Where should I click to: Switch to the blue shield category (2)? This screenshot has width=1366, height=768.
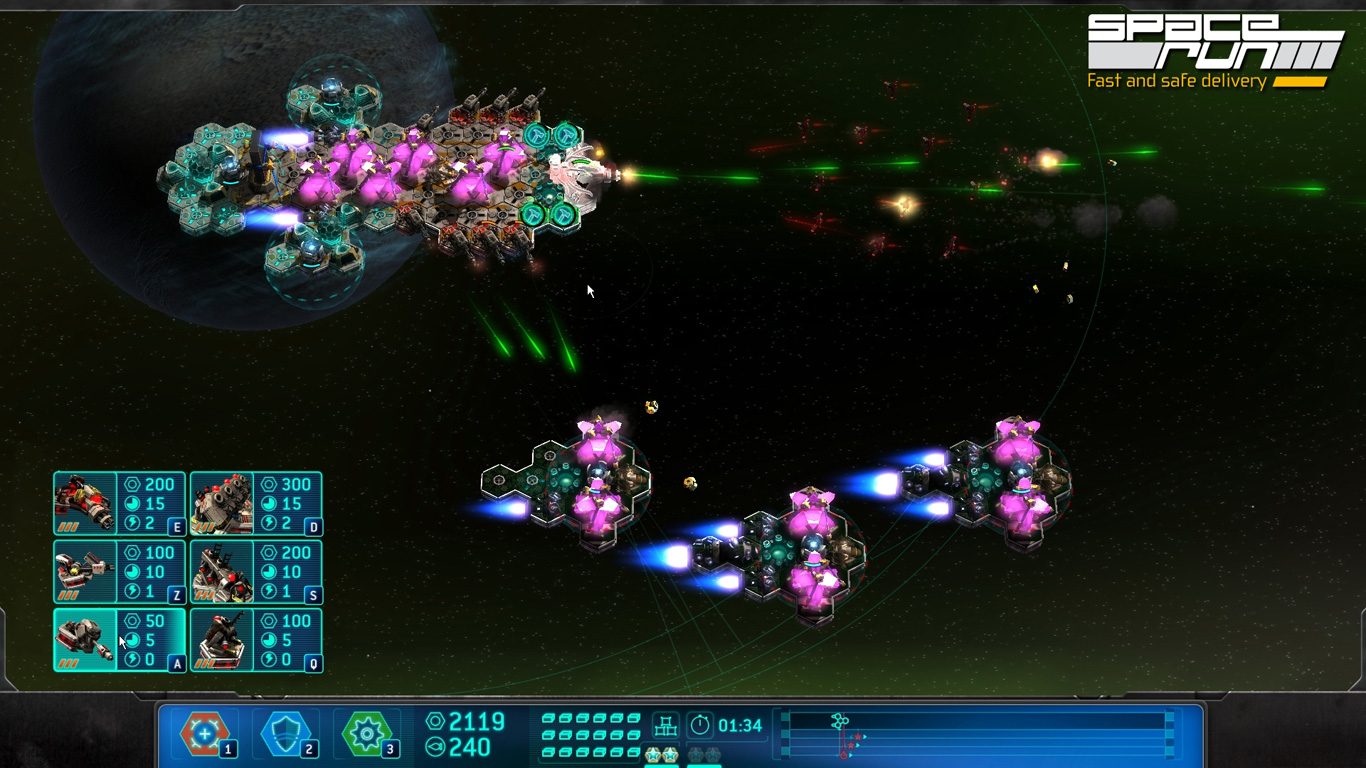tap(285, 734)
